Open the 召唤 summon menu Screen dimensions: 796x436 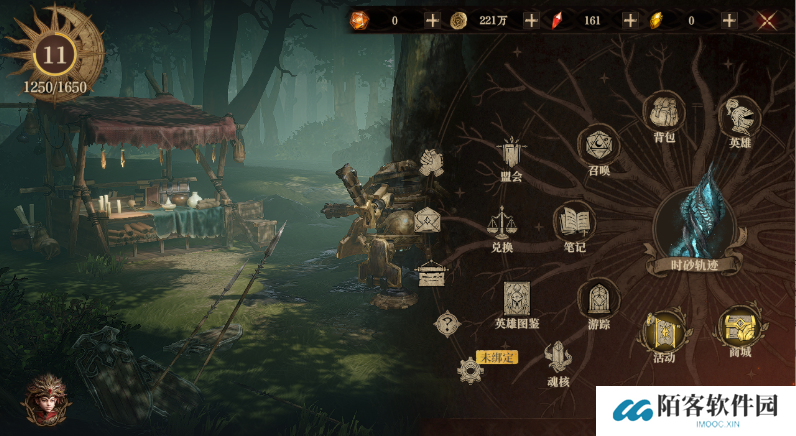point(599,147)
